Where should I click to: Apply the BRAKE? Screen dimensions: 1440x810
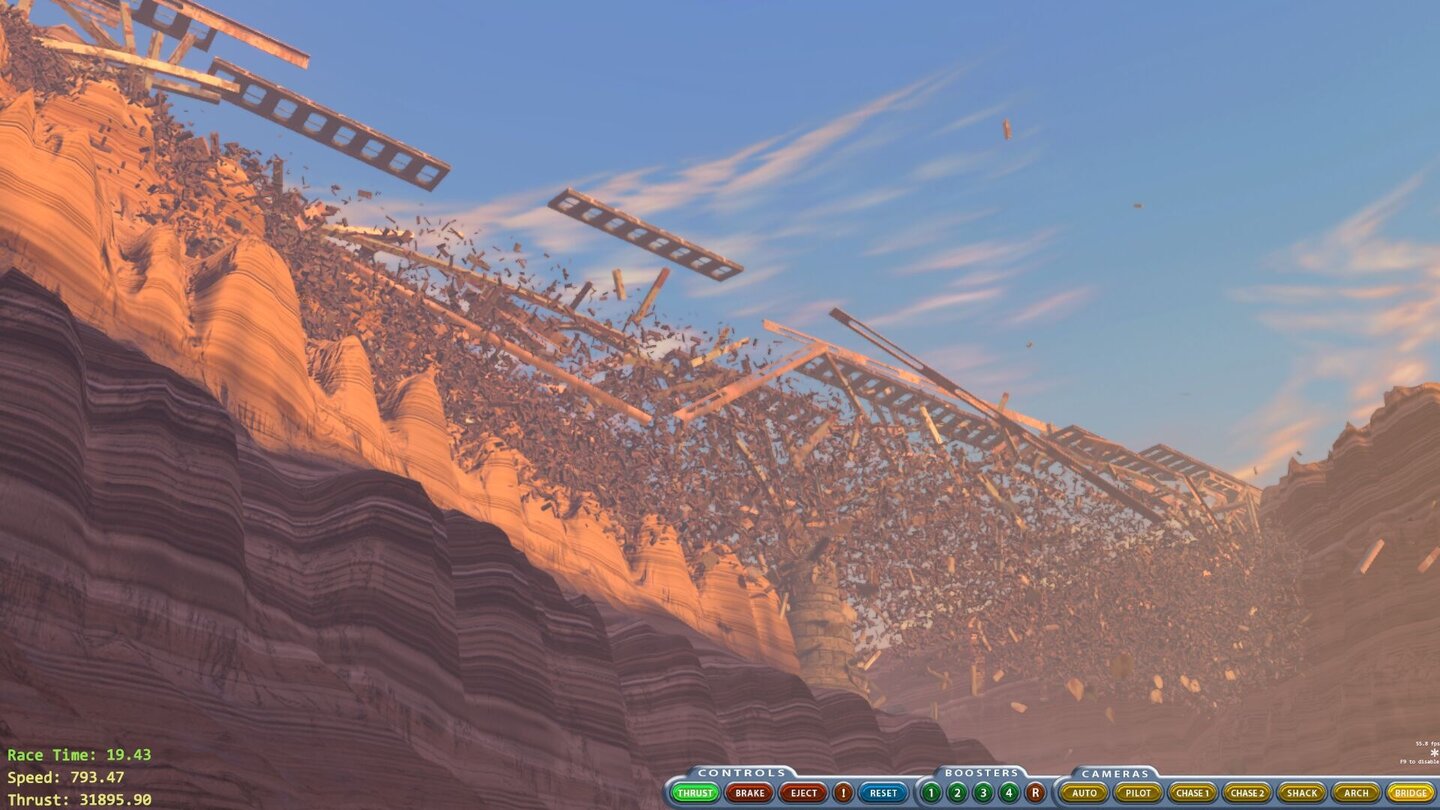click(749, 793)
